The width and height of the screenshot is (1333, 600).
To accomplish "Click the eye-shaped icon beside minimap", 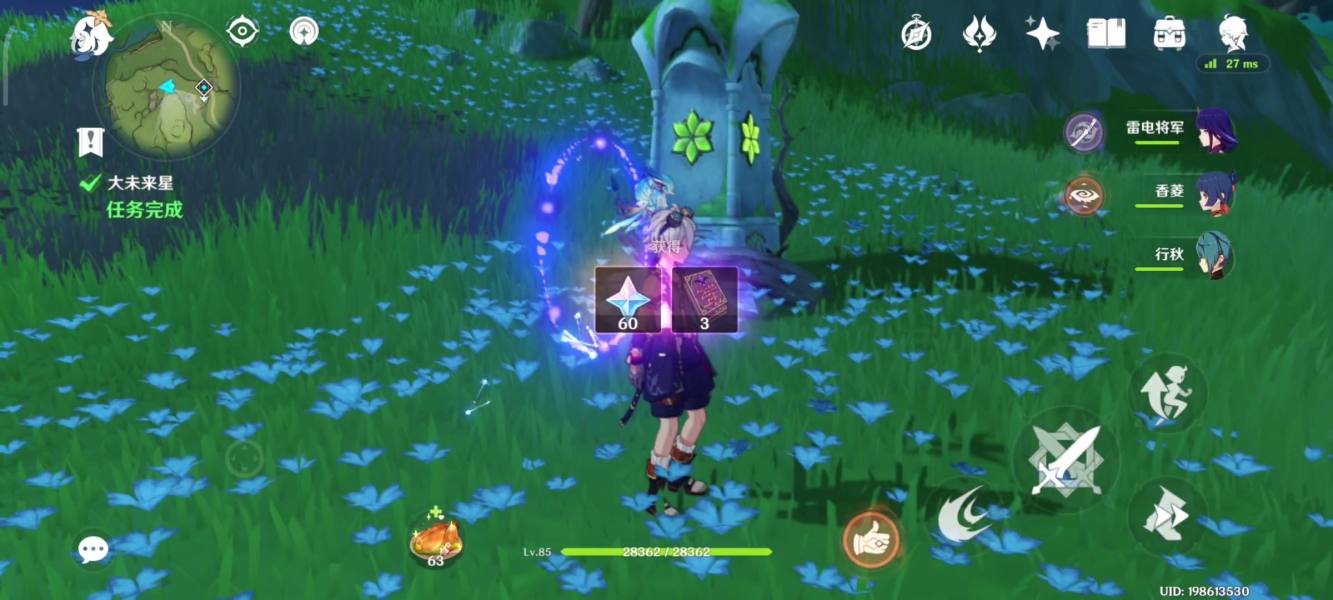I will click(x=242, y=32).
